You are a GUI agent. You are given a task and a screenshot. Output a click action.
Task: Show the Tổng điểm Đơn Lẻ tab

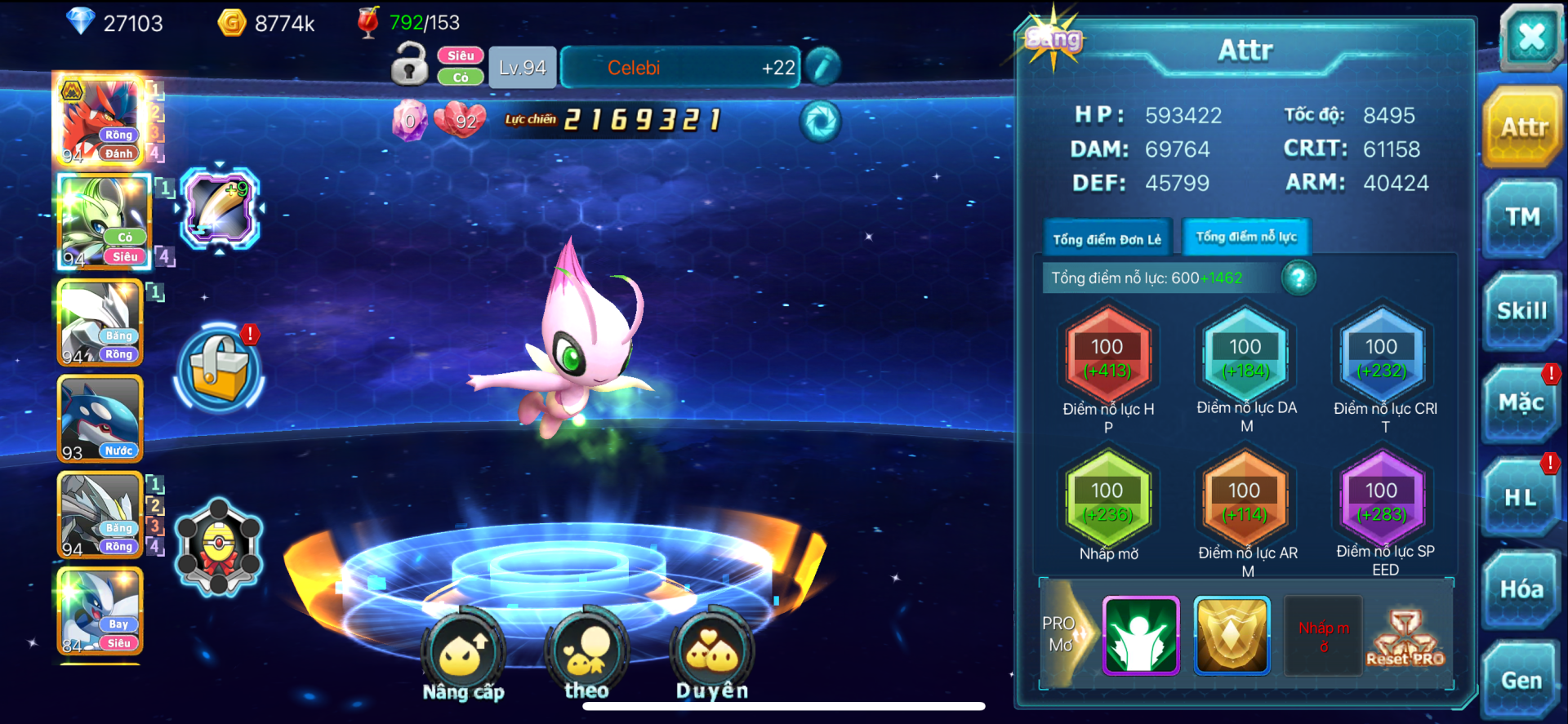[x=1107, y=239]
